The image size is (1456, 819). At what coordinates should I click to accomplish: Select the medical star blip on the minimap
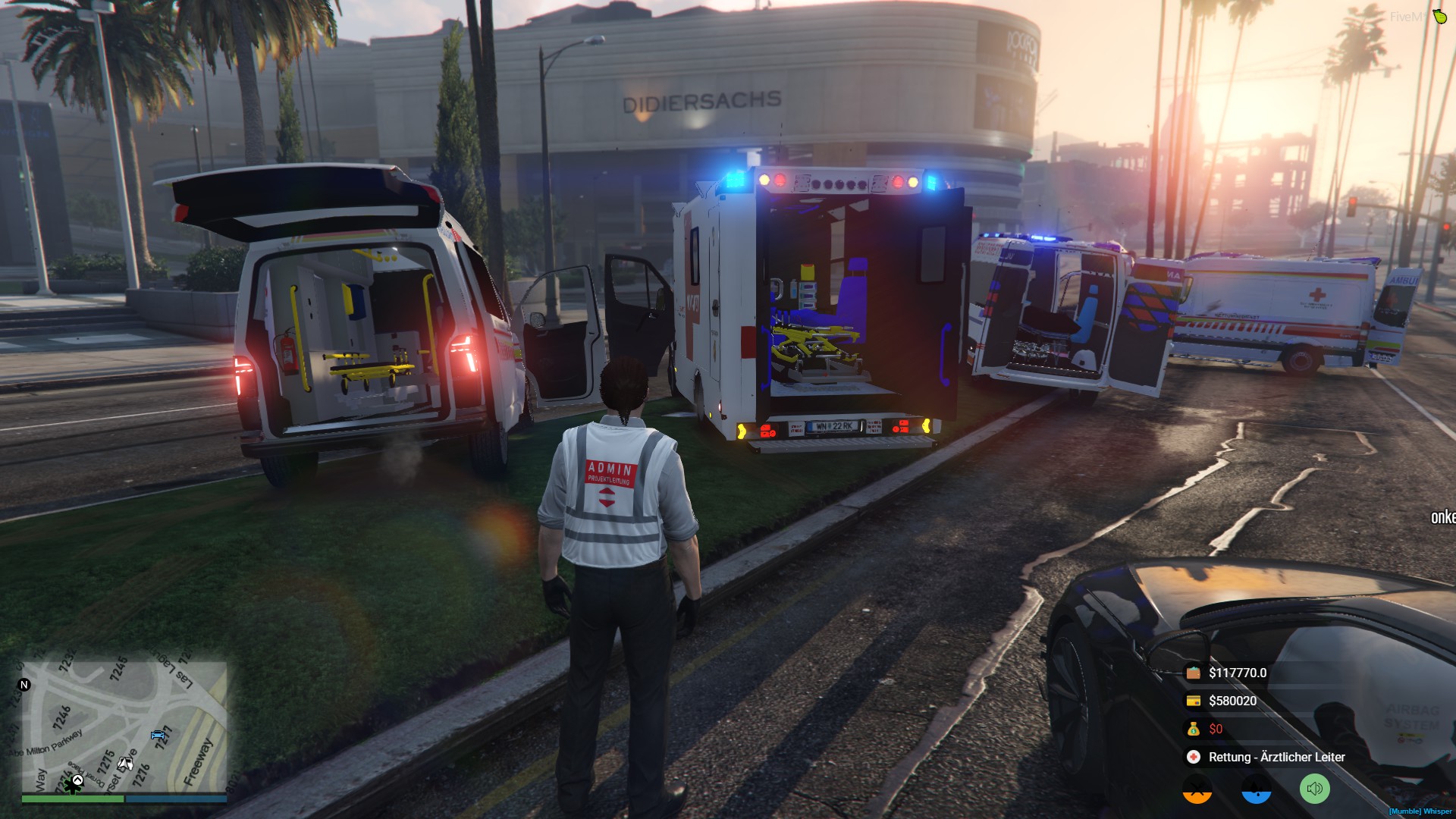73,785
